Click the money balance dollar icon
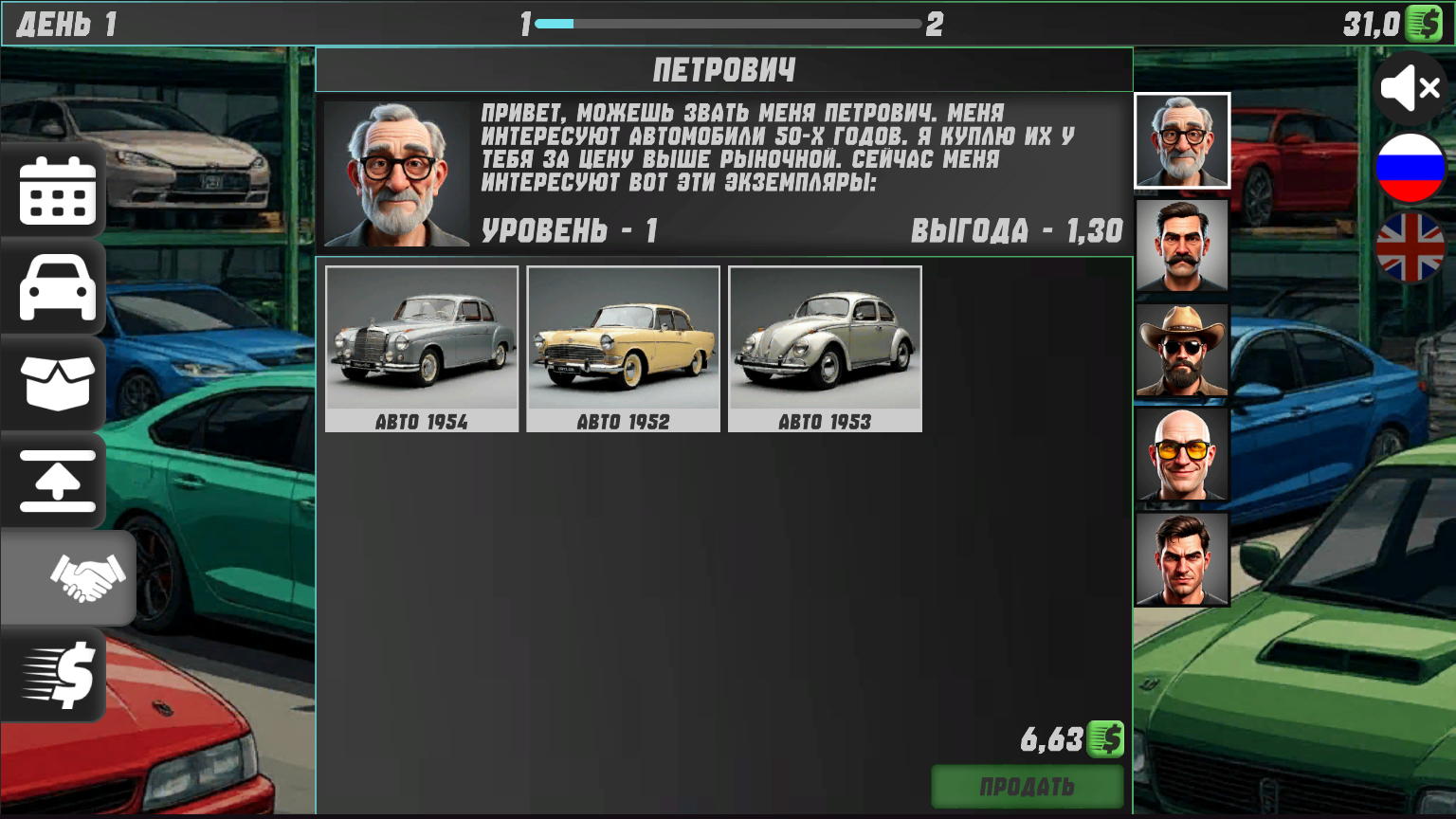 click(x=1424, y=21)
